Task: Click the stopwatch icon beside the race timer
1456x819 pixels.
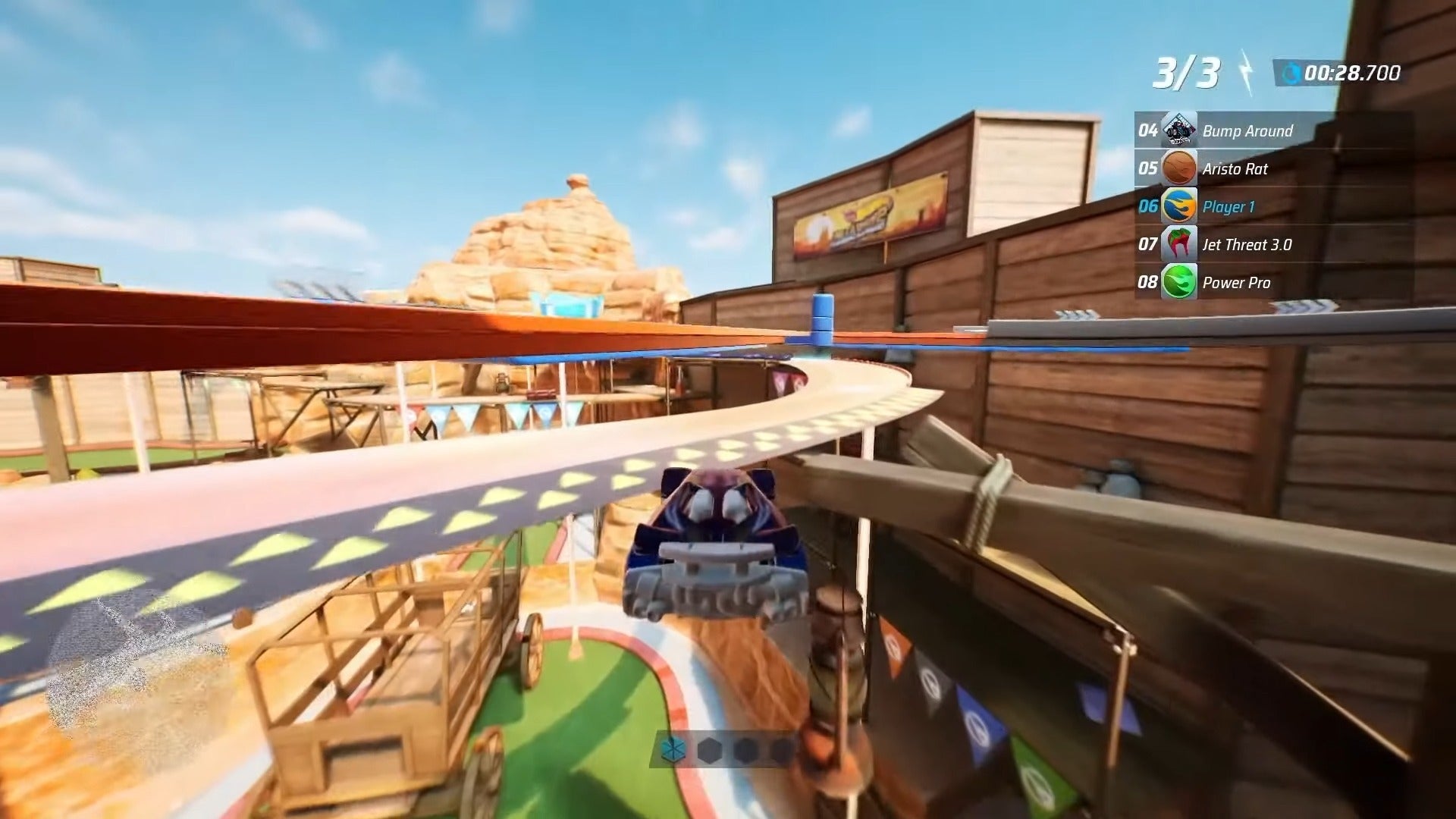Action: (x=1294, y=74)
